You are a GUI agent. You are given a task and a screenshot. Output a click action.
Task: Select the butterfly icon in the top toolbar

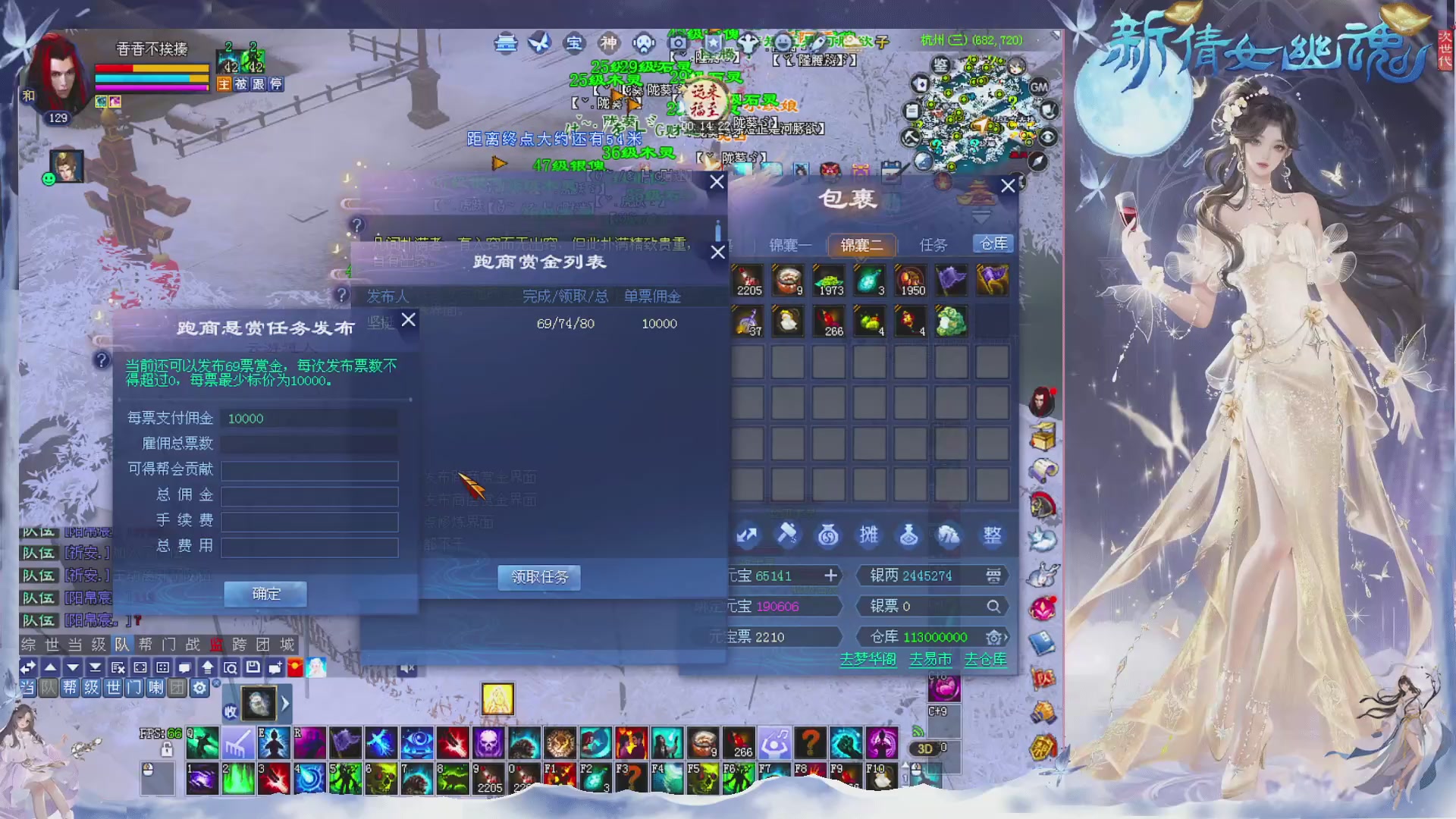click(x=540, y=44)
